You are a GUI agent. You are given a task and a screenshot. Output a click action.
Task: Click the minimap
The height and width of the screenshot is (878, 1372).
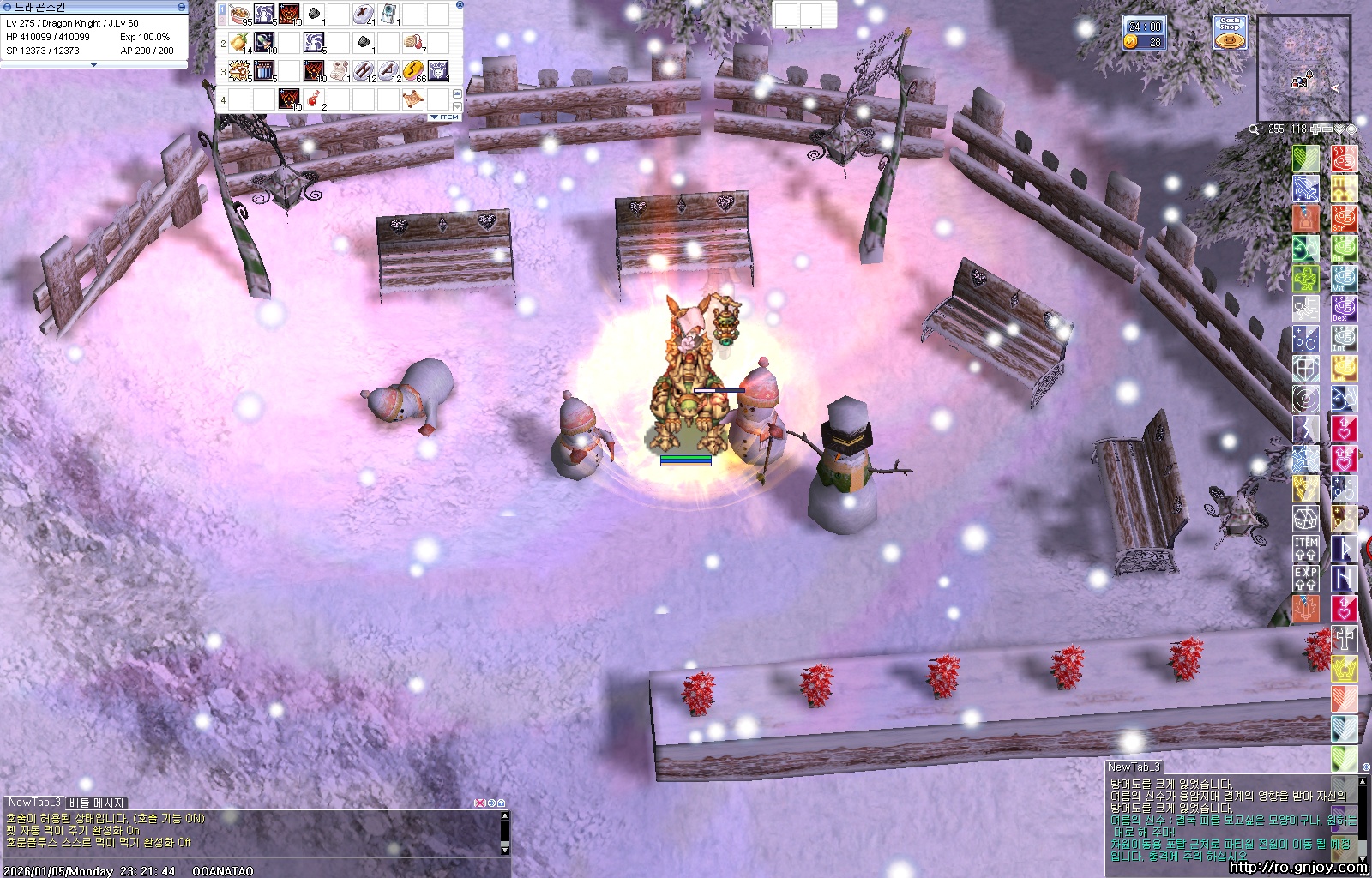click(x=1303, y=69)
